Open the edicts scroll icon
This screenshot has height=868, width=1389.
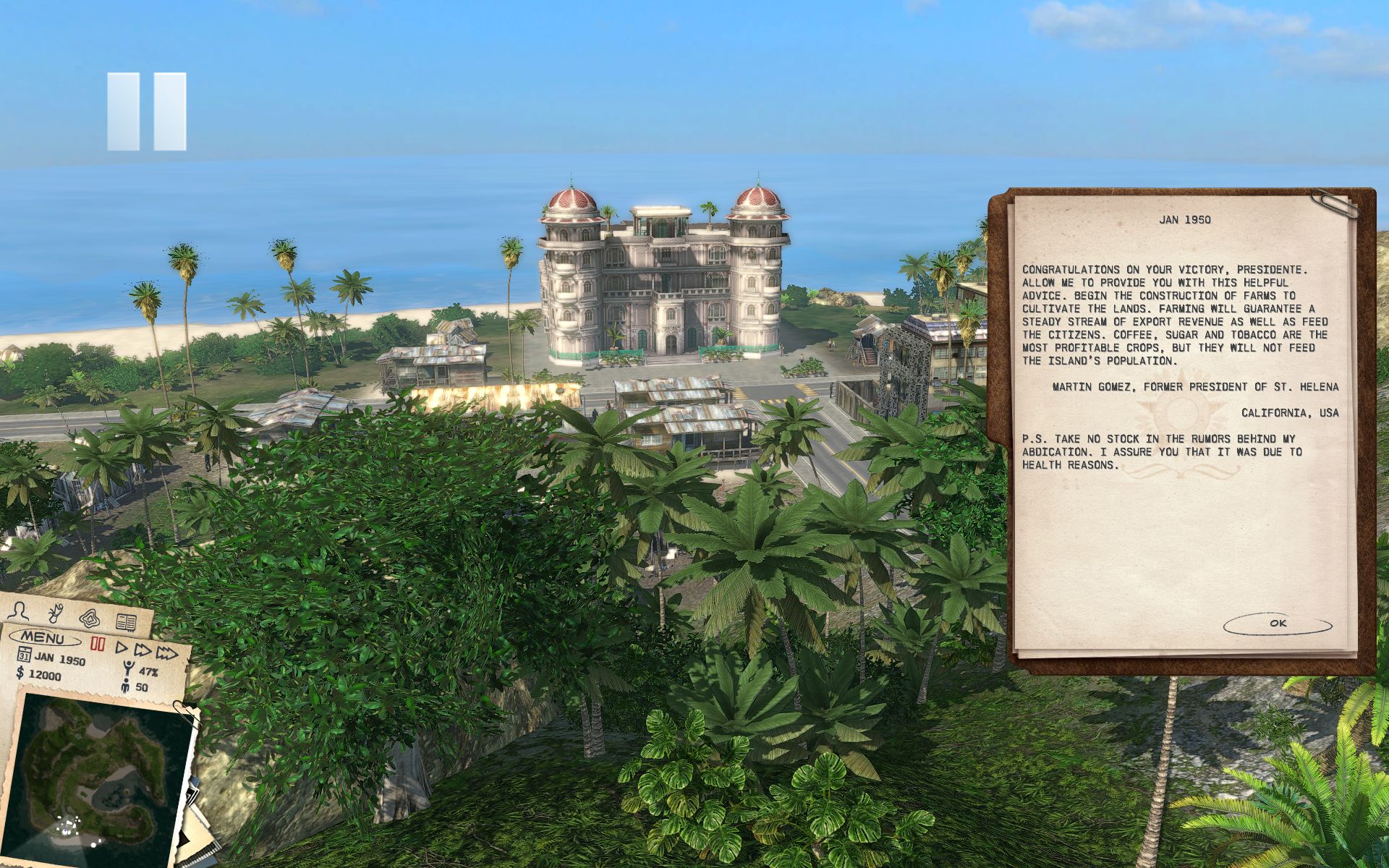tap(56, 614)
